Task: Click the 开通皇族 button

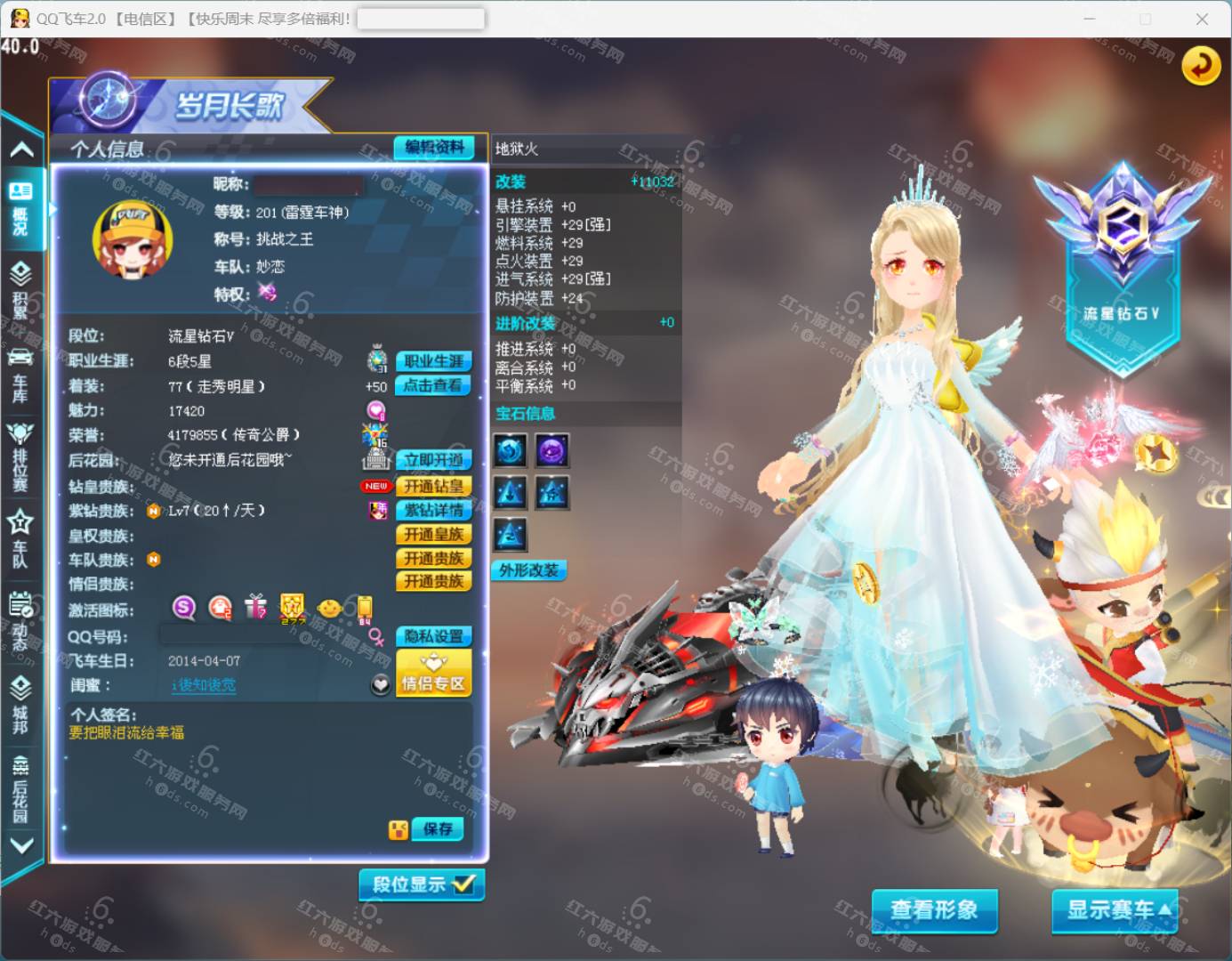Action: [433, 534]
